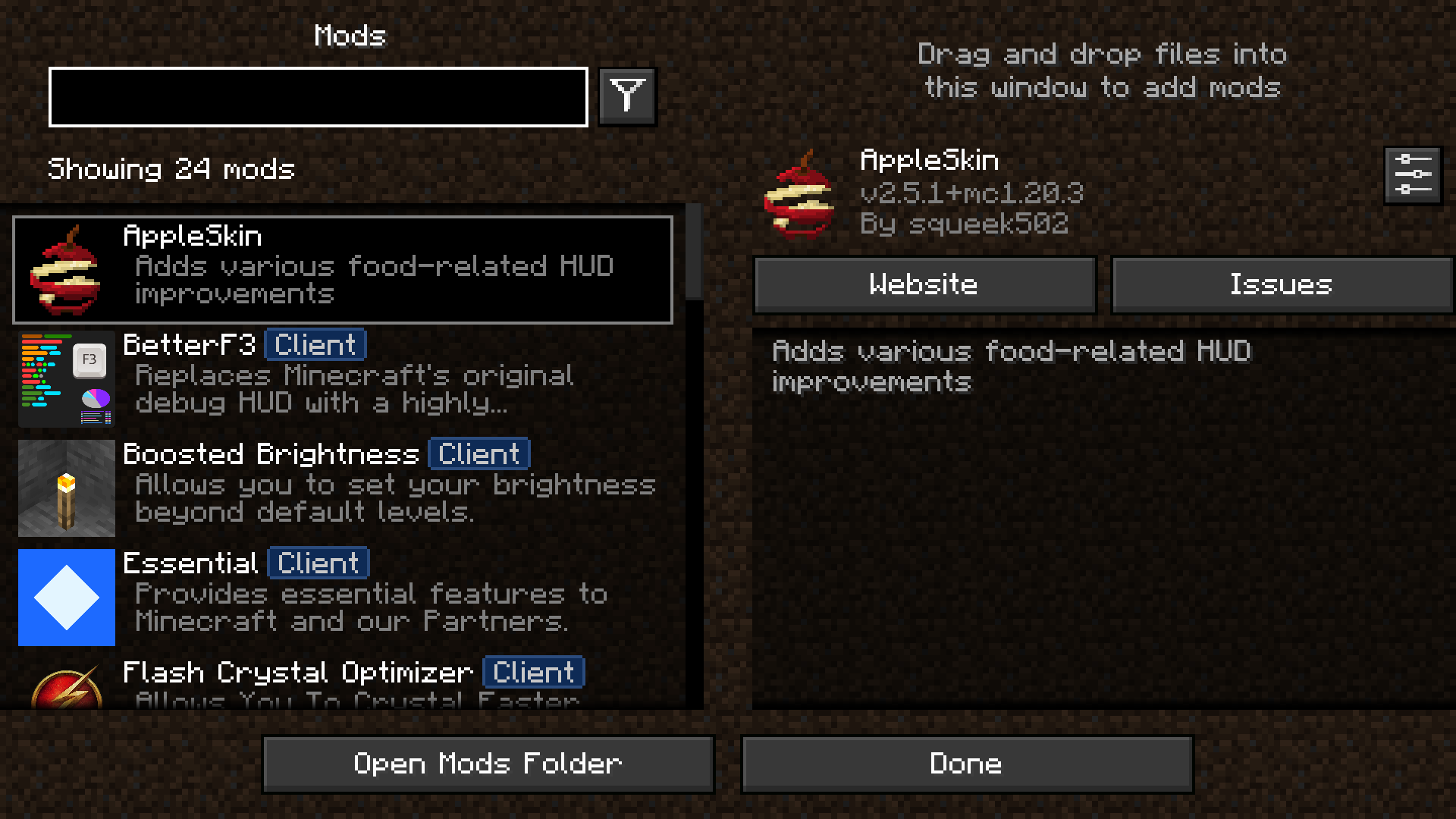Toggle the Client badge on Boosted Brightness
1456x819 pixels.
(478, 453)
